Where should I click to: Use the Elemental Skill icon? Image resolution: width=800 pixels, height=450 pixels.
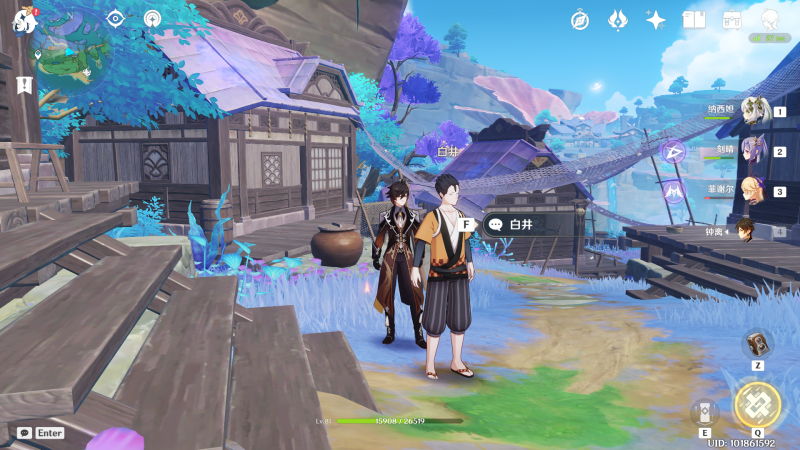704,413
